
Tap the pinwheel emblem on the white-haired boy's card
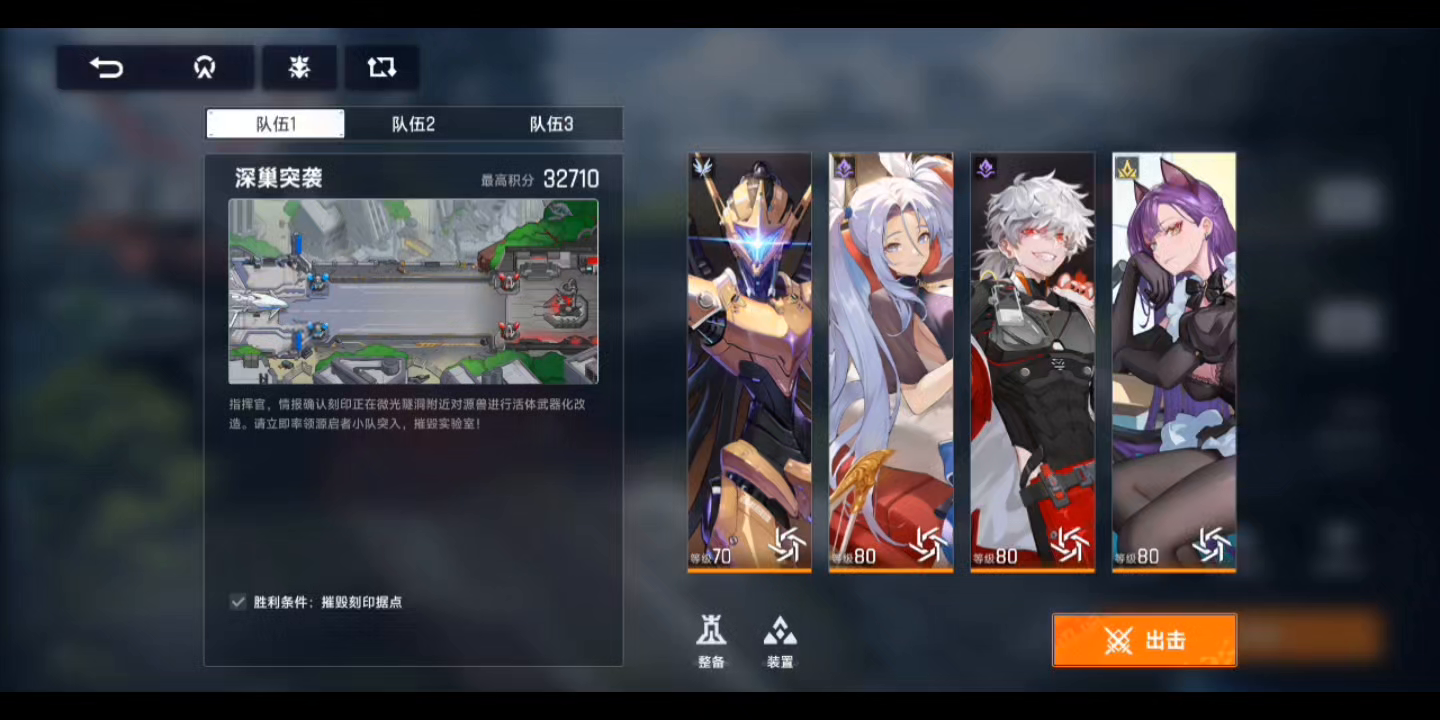[1070, 546]
